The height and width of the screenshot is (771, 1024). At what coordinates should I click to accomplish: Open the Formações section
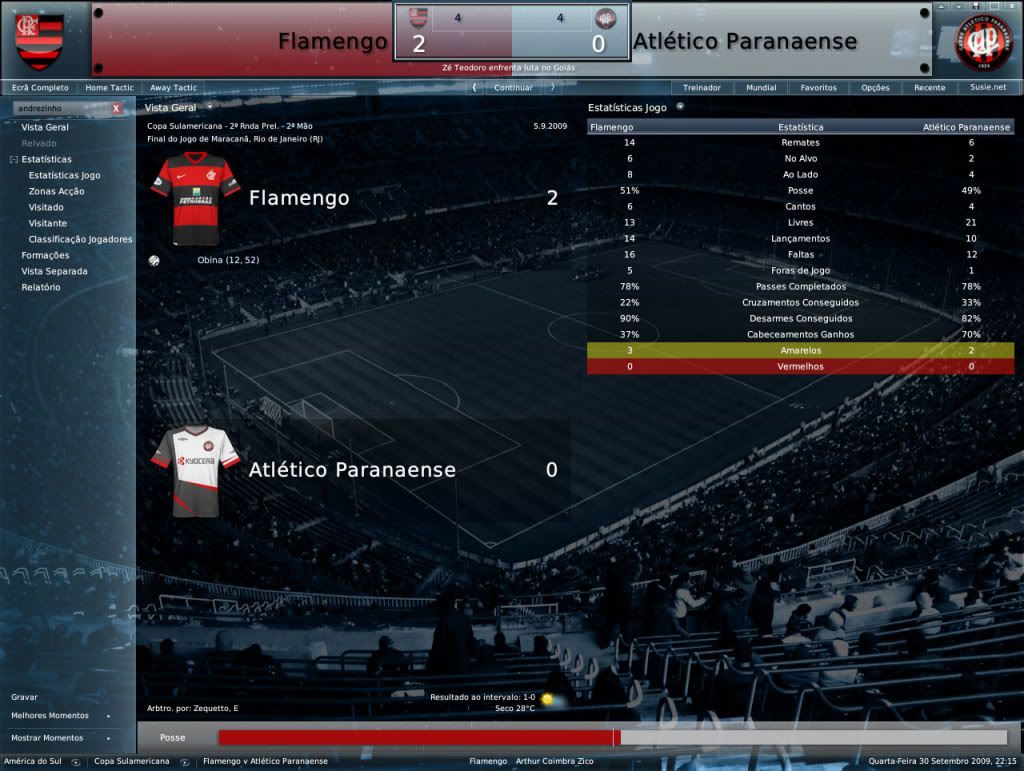pyautogui.click(x=45, y=255)
